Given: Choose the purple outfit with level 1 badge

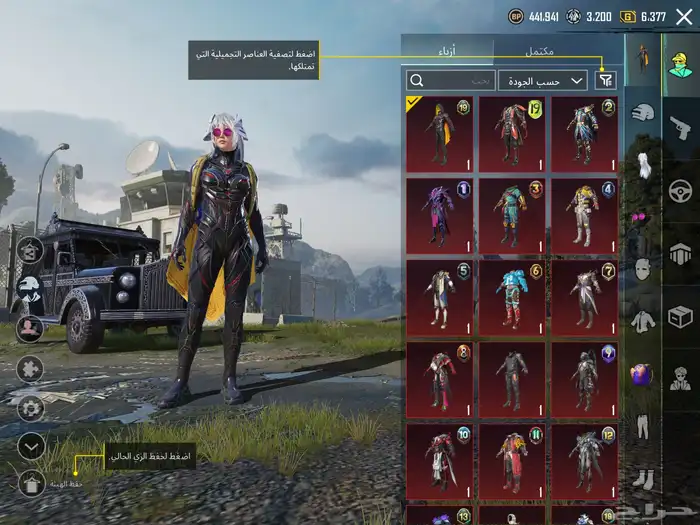Looking at the screenshot, I should point(440,216).
